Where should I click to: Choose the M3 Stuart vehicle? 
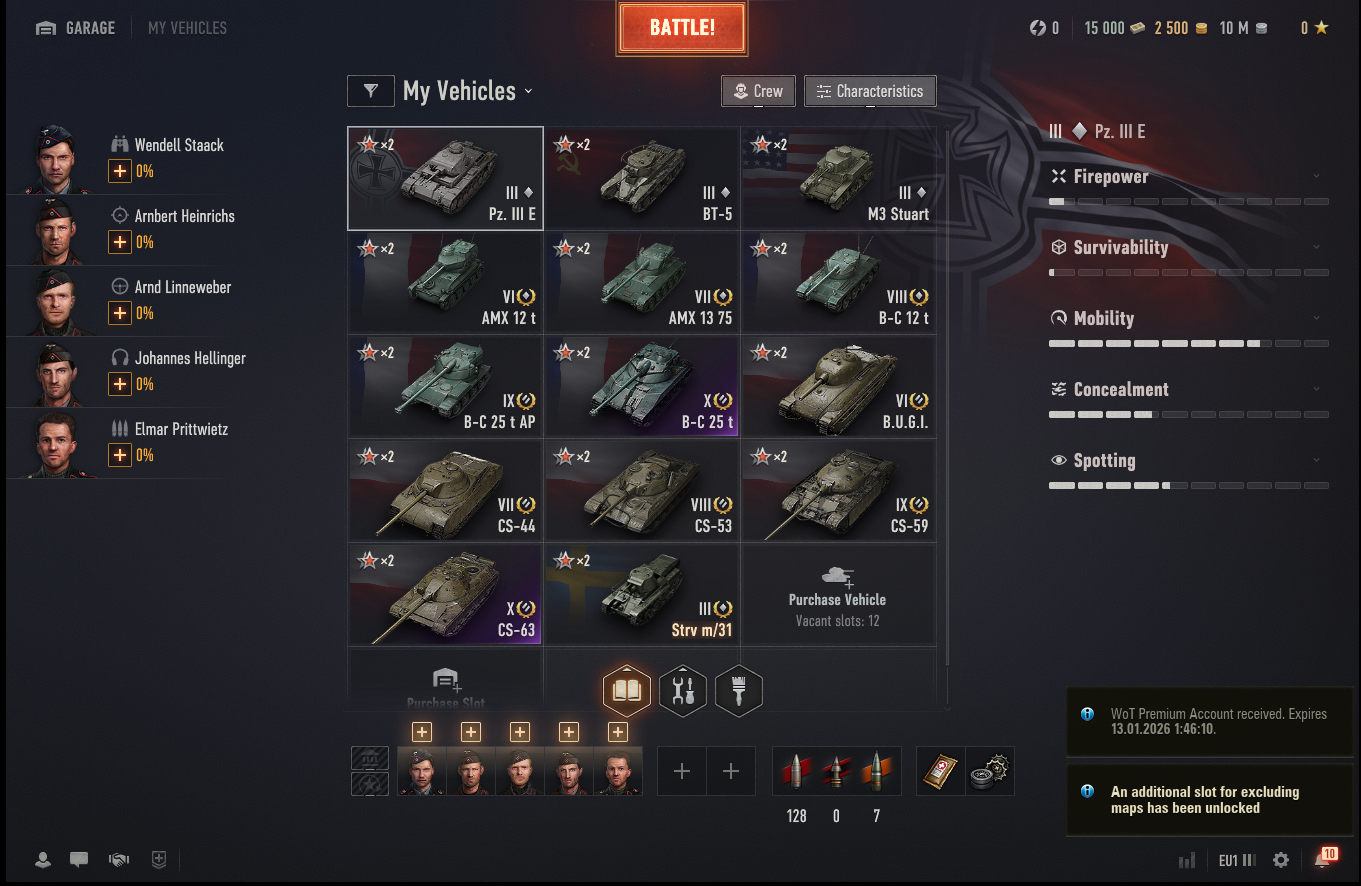click(839, 178)
